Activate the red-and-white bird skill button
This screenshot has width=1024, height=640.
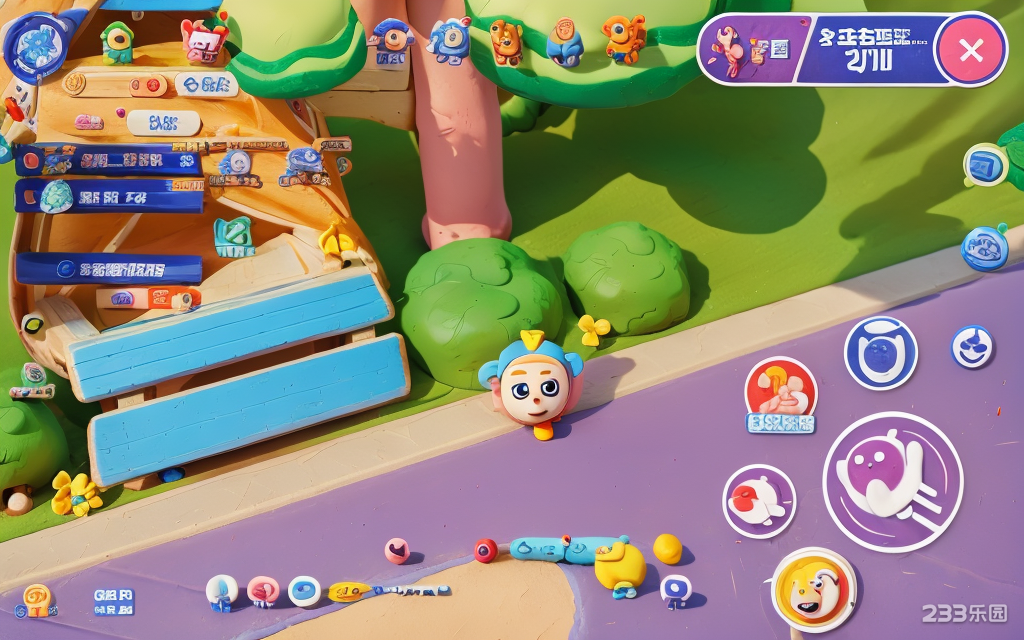[759, 501]
